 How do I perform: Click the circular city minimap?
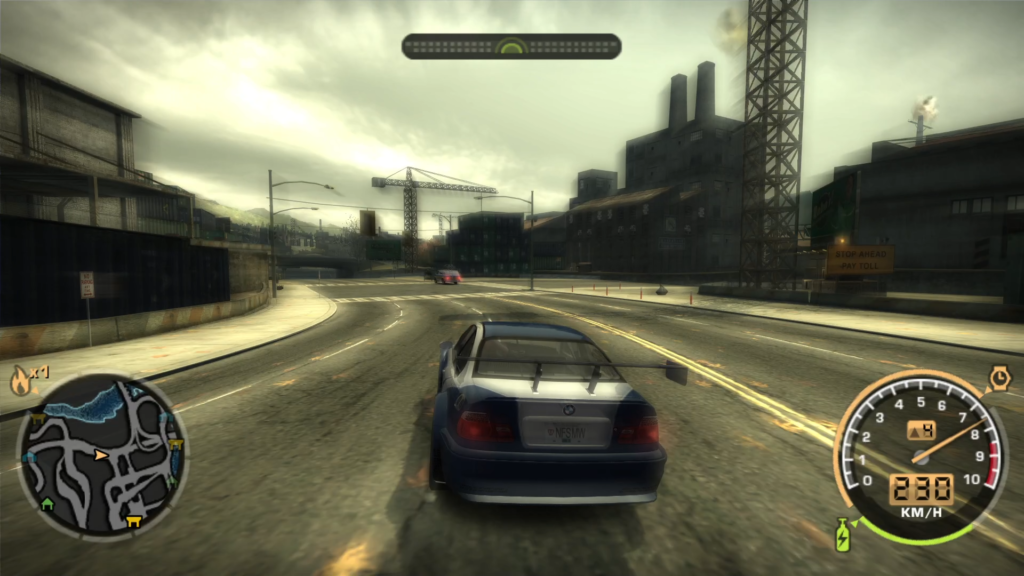(101, 456)
